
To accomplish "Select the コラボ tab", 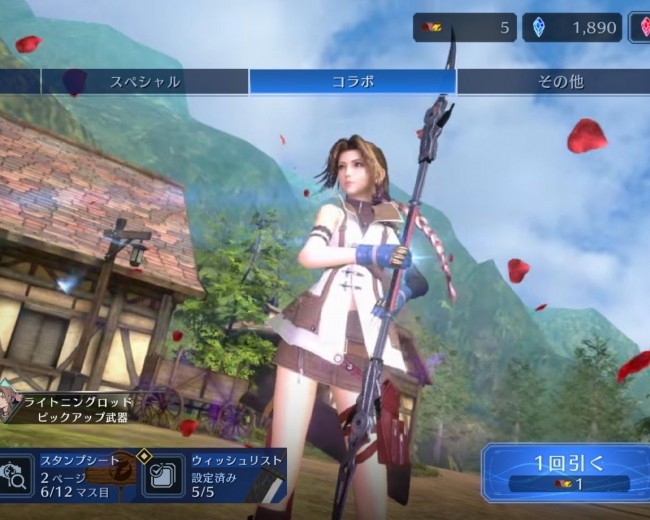I will [352, 82].
